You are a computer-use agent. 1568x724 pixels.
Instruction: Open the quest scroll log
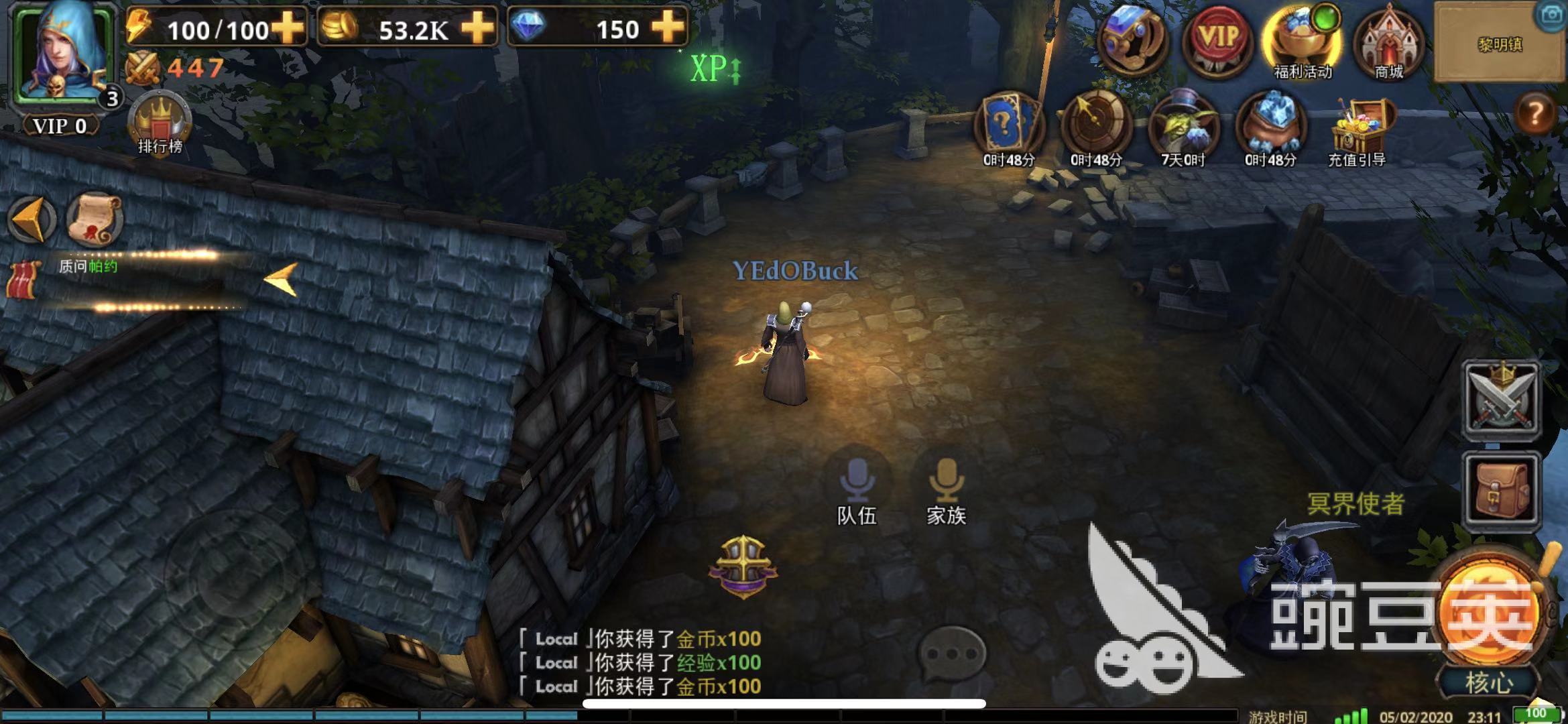95,219
